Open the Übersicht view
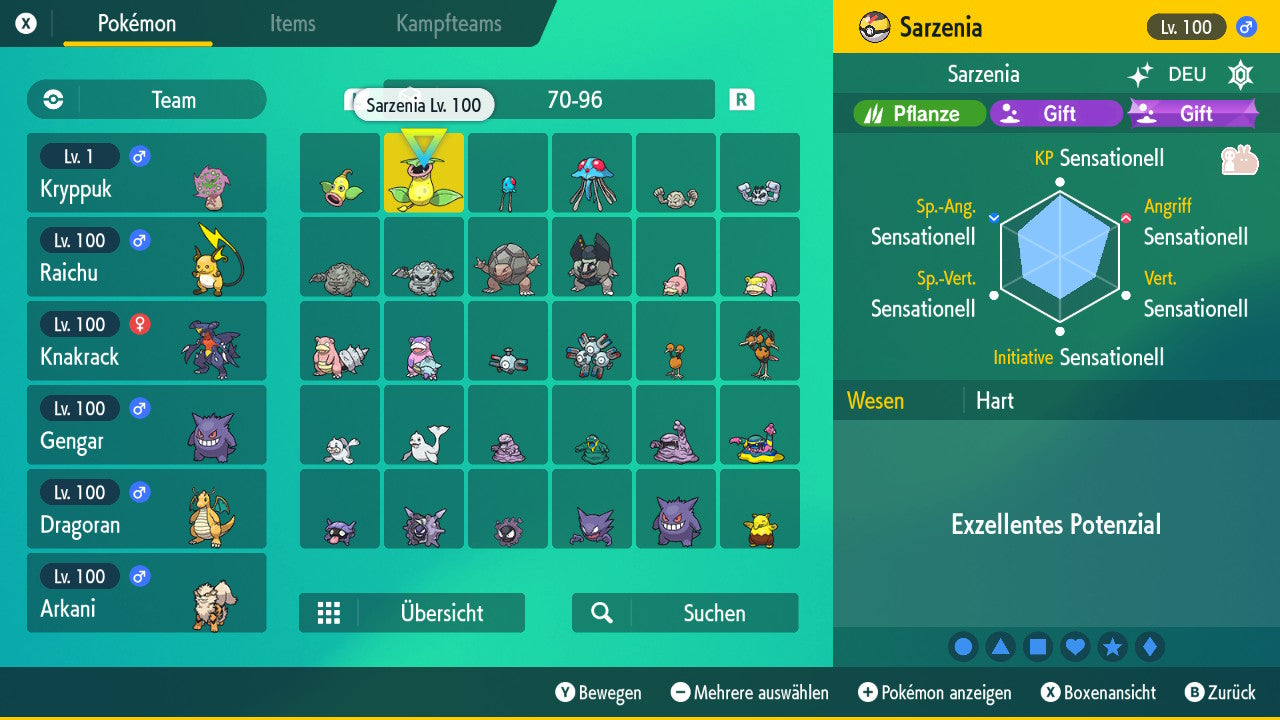The width and height of the screenshot is (1280, 720). [x=411, y=612]
